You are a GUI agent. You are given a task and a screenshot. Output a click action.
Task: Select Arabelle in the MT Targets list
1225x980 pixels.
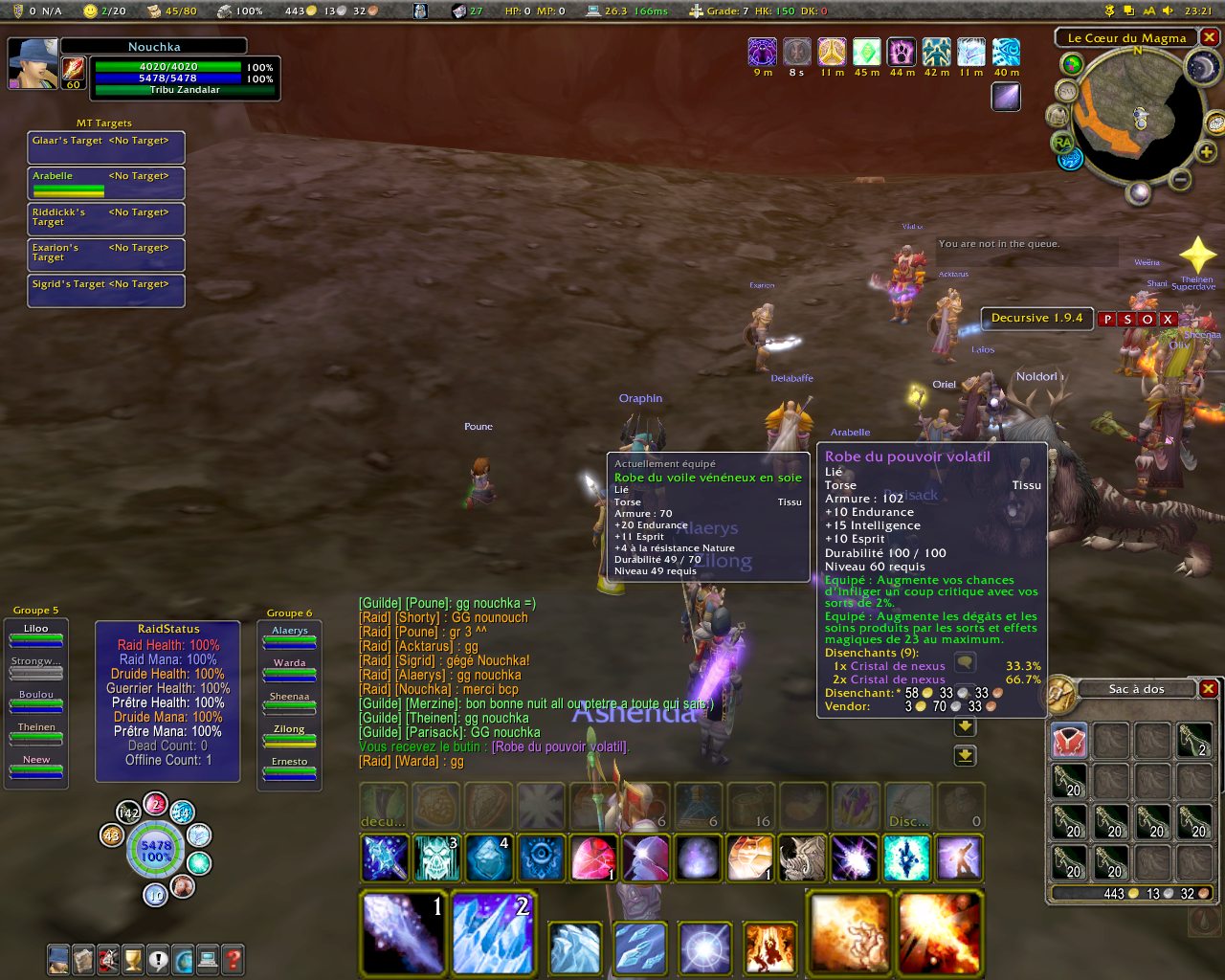[x=105, y=182]
